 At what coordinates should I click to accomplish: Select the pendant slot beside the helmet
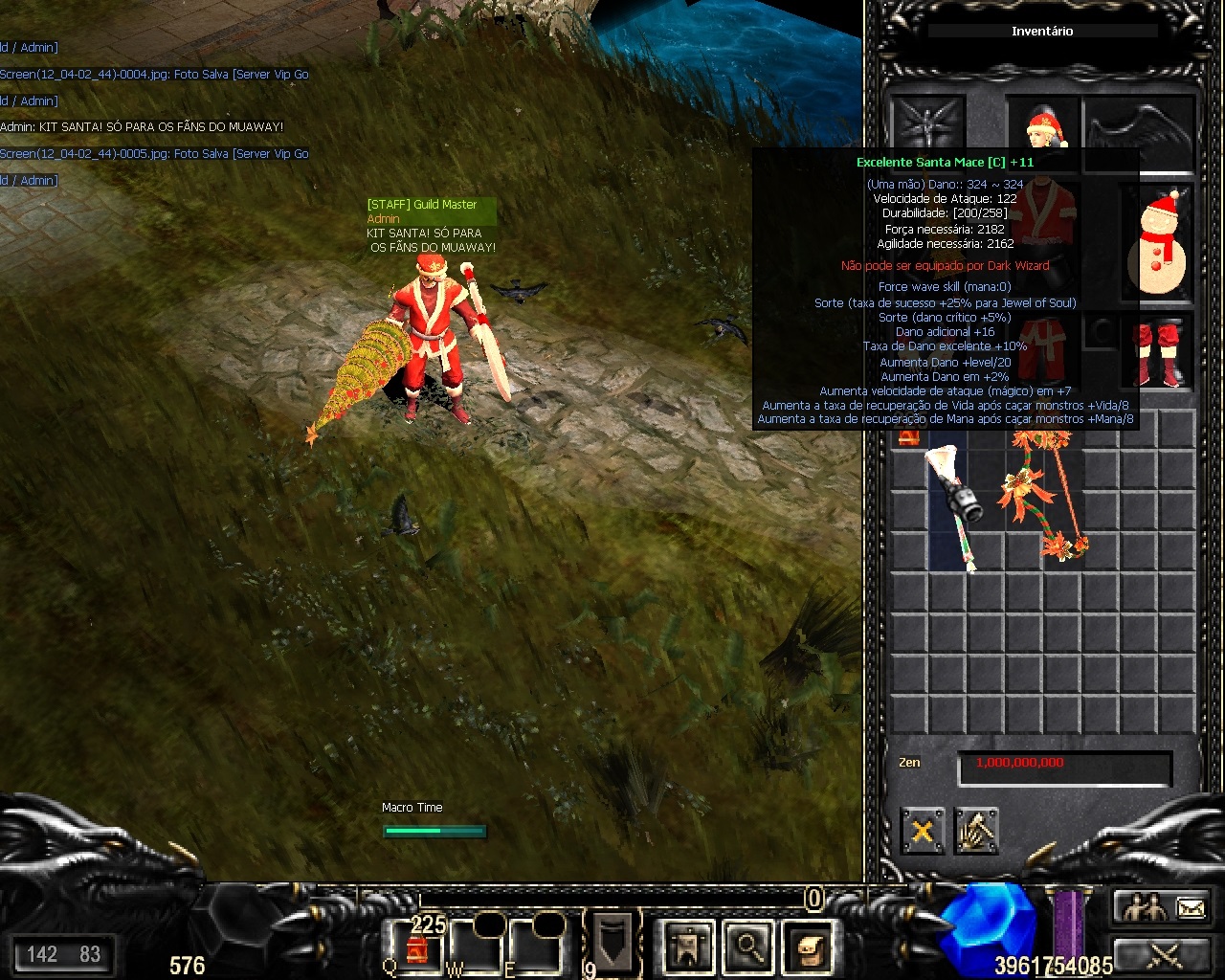[926, 124]
